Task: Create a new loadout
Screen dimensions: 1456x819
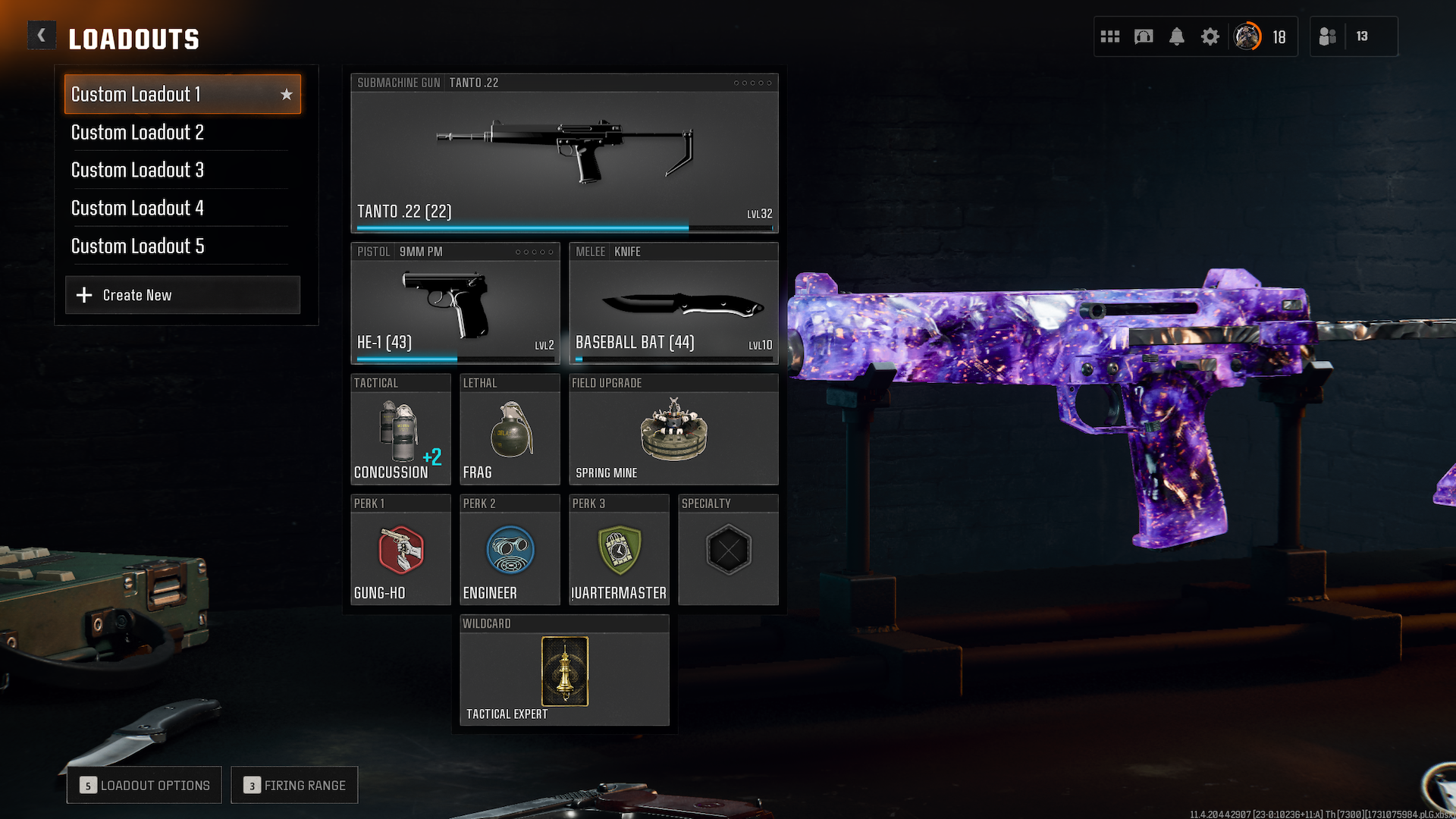Action: [182, 295]
